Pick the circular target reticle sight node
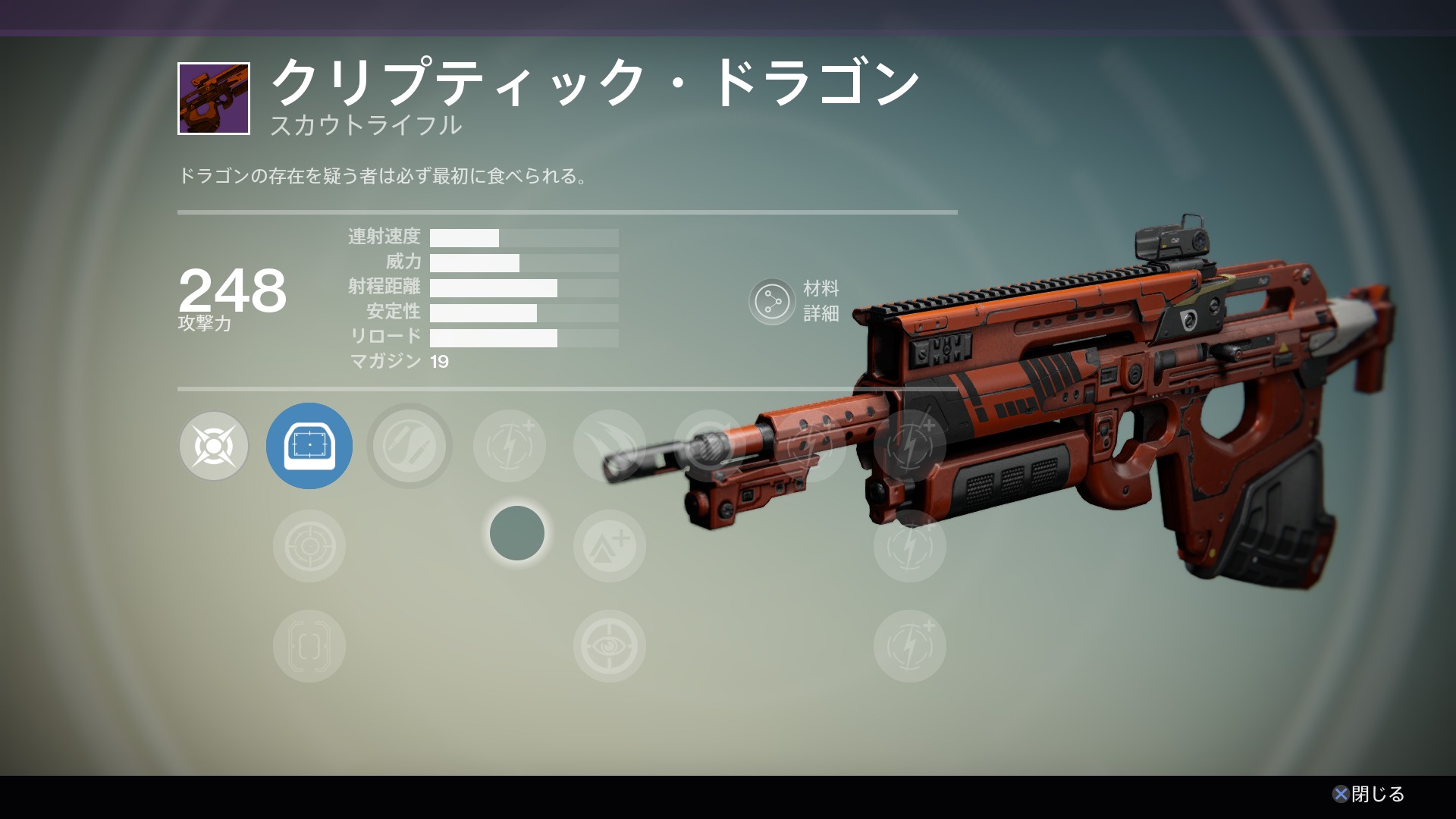 (x=309, y=546)
